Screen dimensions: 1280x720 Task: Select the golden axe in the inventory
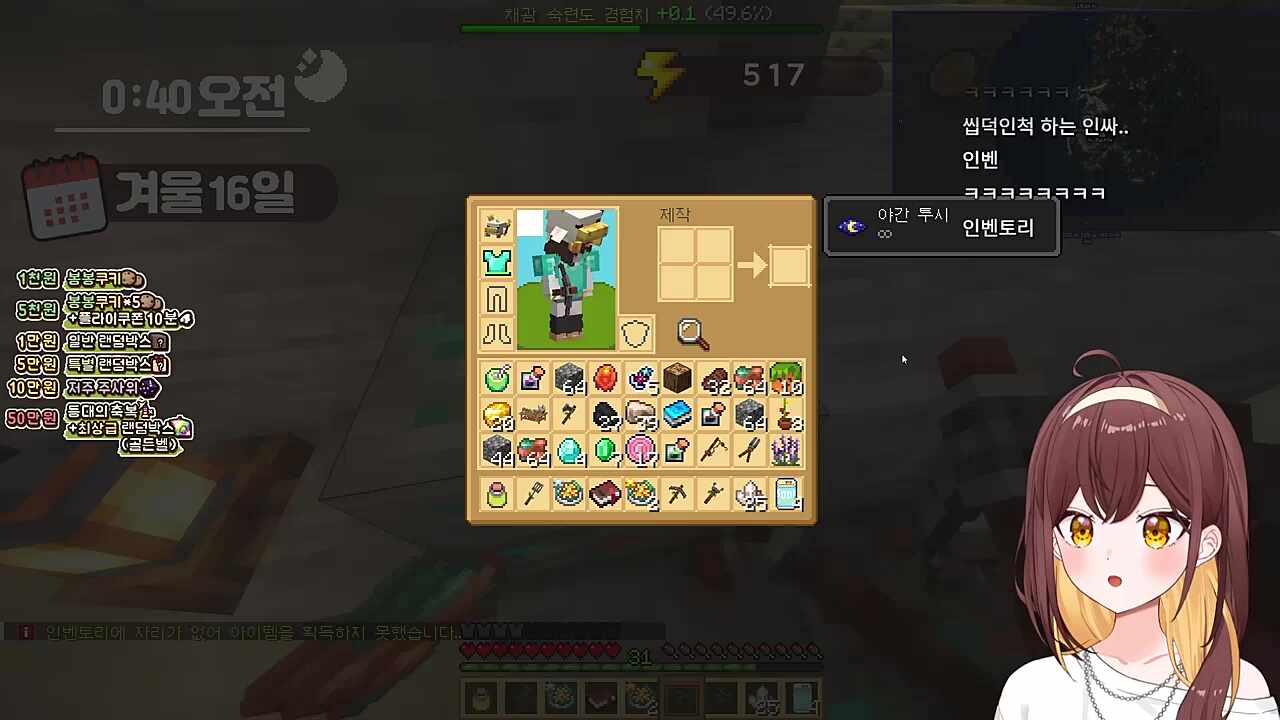coord(569,415)
